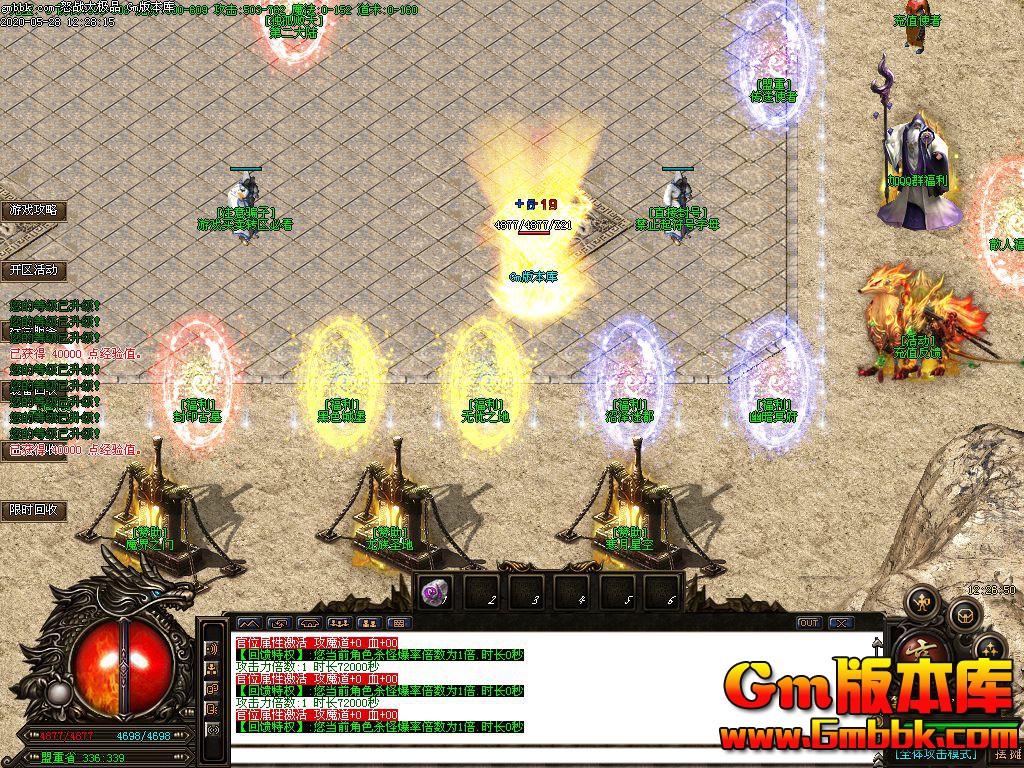Close the chat panel with the X button
Image resolution: width=1024 pixels, height=768 pixels.
tap(840, 623)
